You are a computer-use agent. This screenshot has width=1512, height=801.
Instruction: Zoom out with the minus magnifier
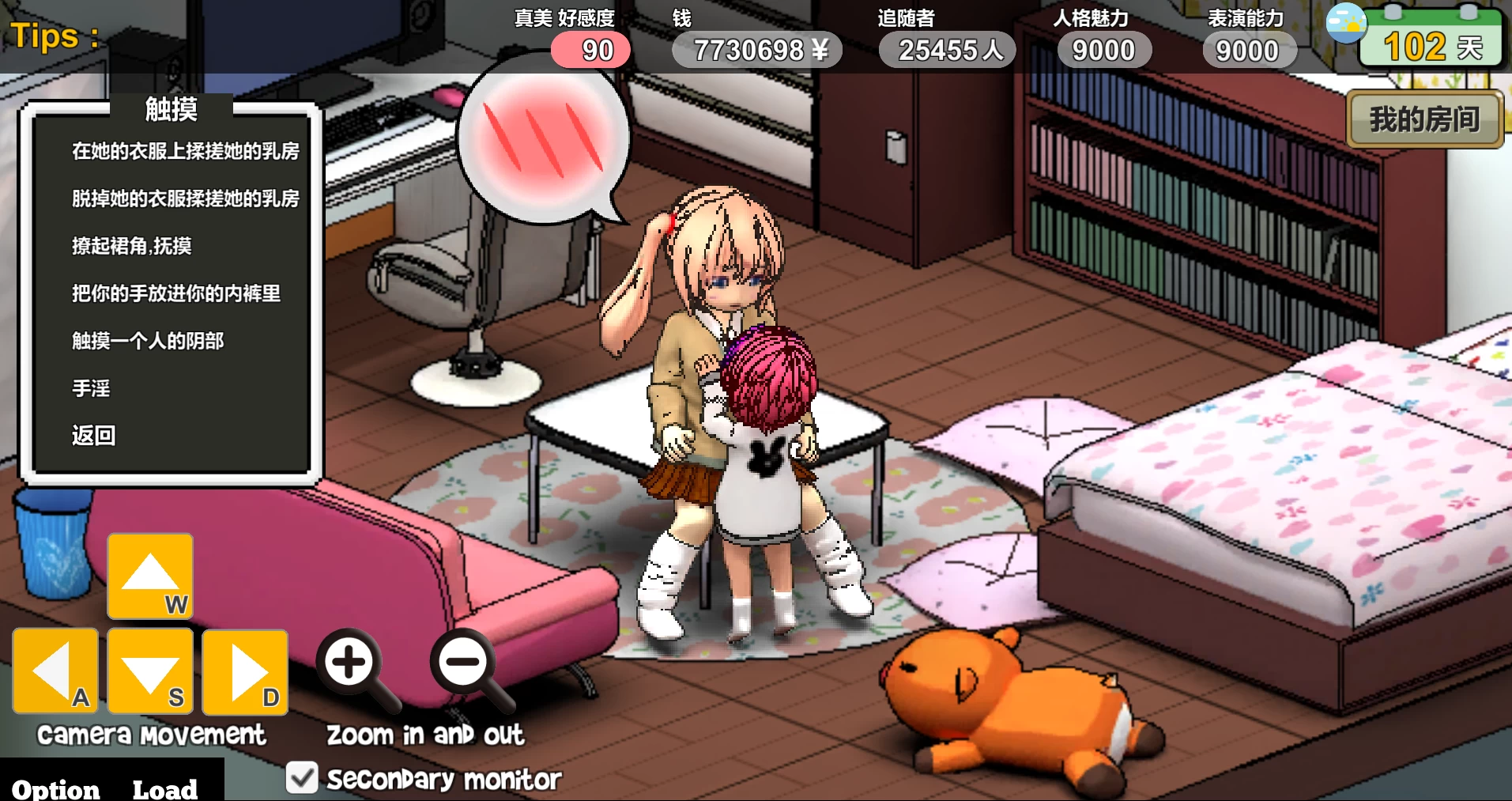click(464, 663)
